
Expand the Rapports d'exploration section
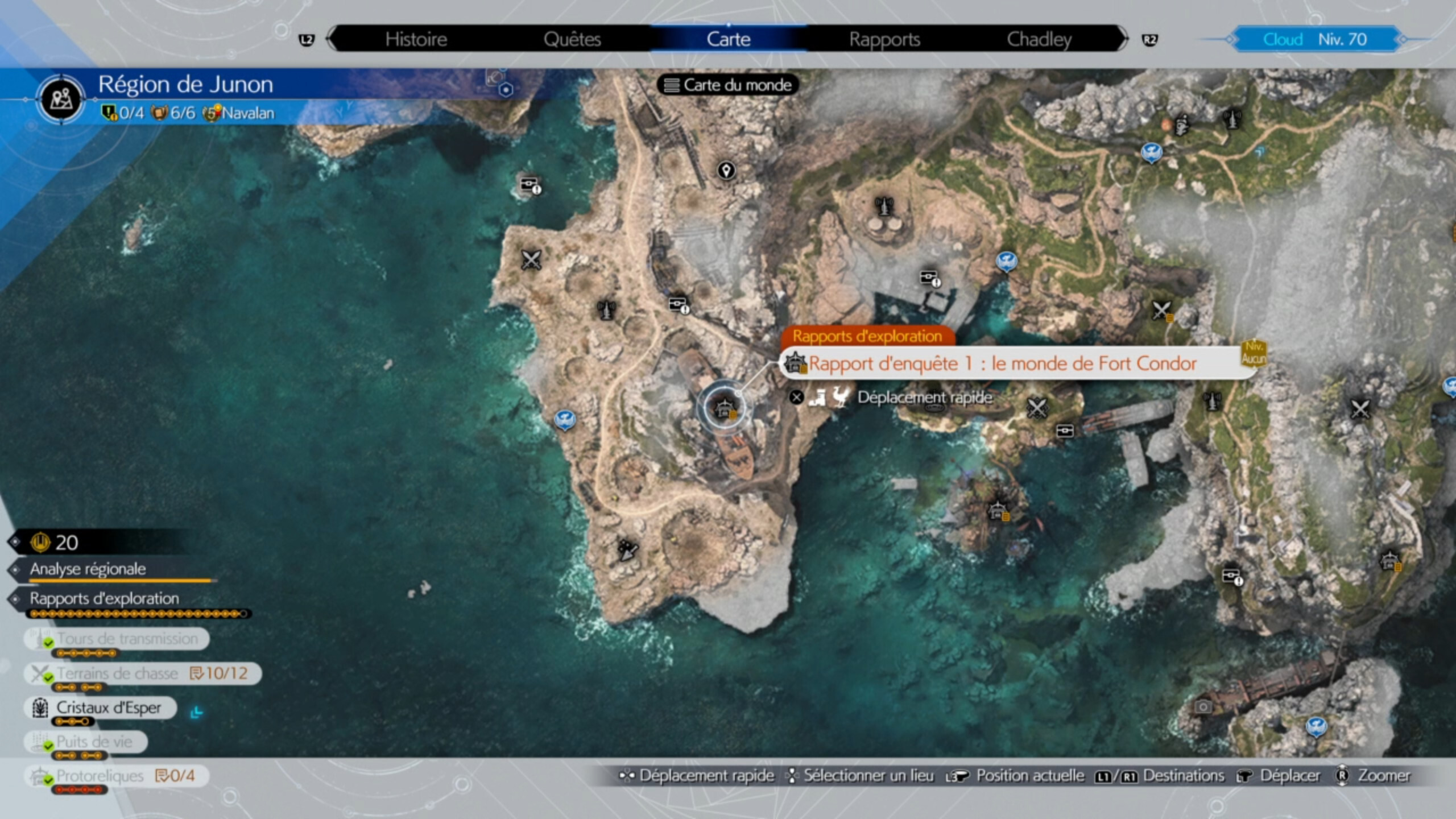coord(104,598)
